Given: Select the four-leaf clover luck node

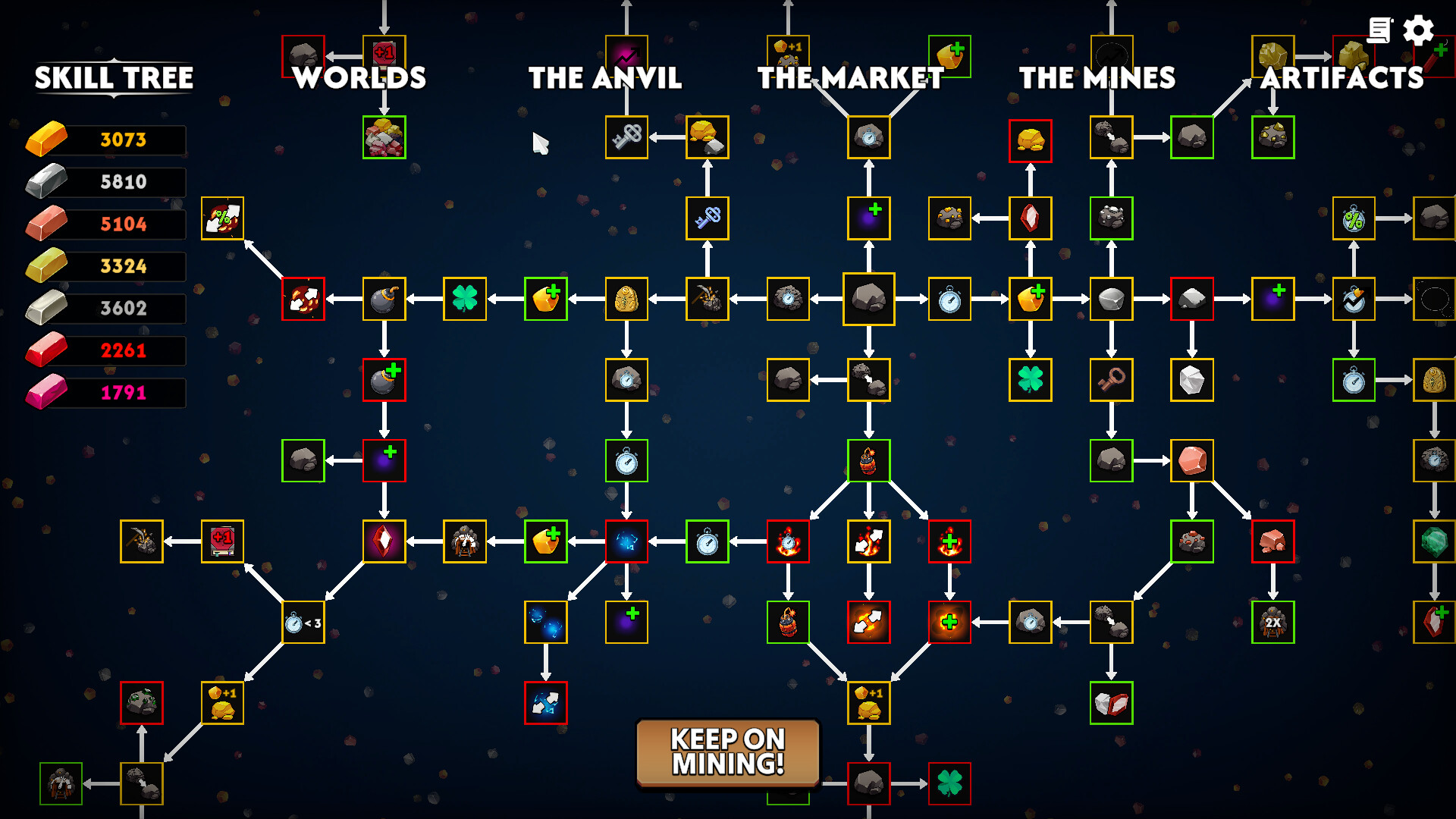Looking at the screenshot, I should coord(465,299).
